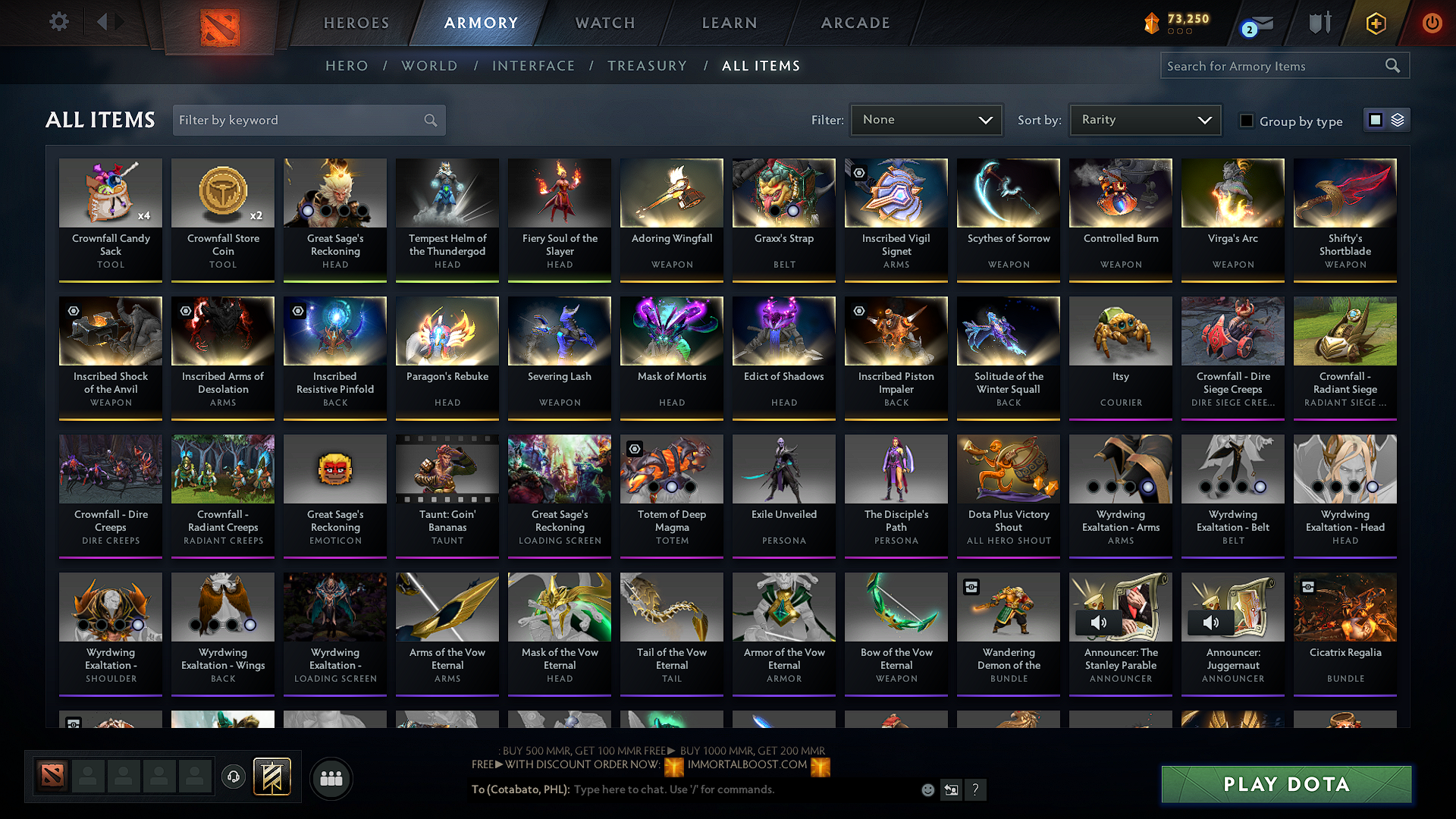Click the headset voice chat icon
This screenshot has width=1456, height=819.
pyautogui.click(x=233, y=777)
